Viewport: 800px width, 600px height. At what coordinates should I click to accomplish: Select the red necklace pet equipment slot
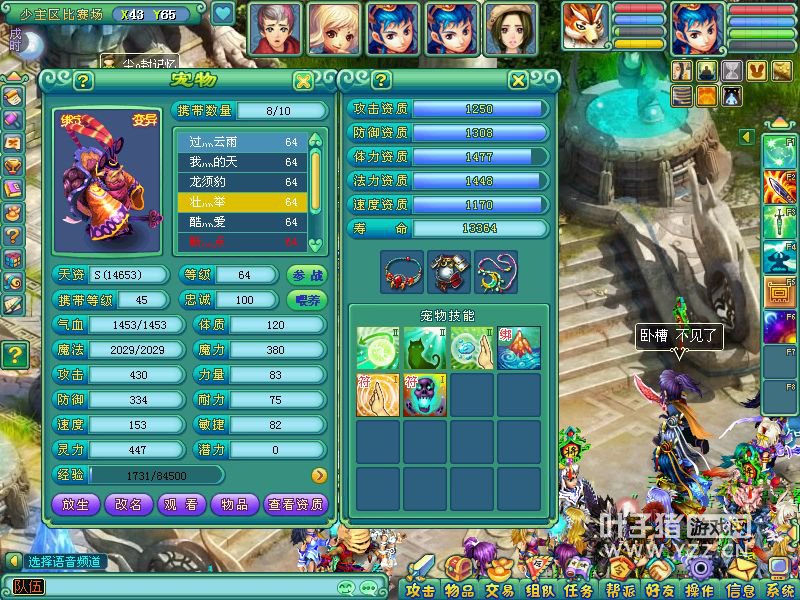(x=403, y=271)
